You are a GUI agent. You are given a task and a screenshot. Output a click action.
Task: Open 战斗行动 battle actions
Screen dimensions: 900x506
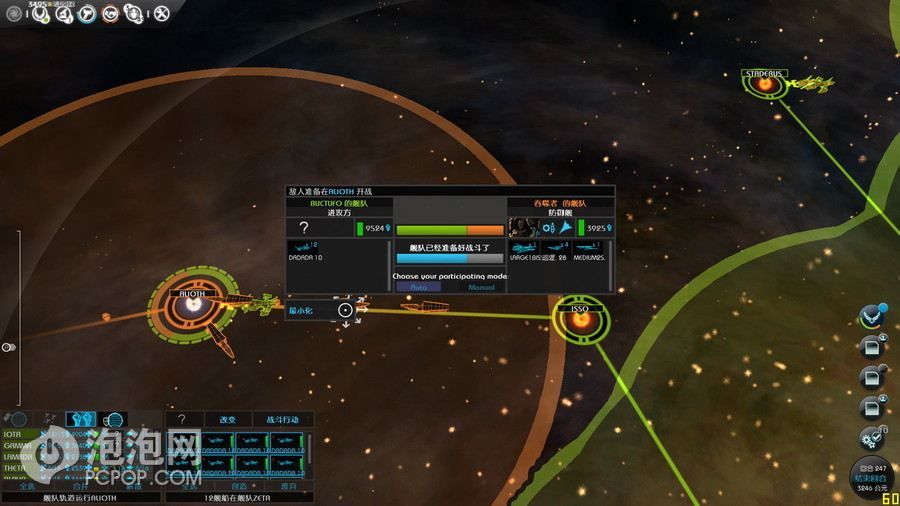pos(282,419)
